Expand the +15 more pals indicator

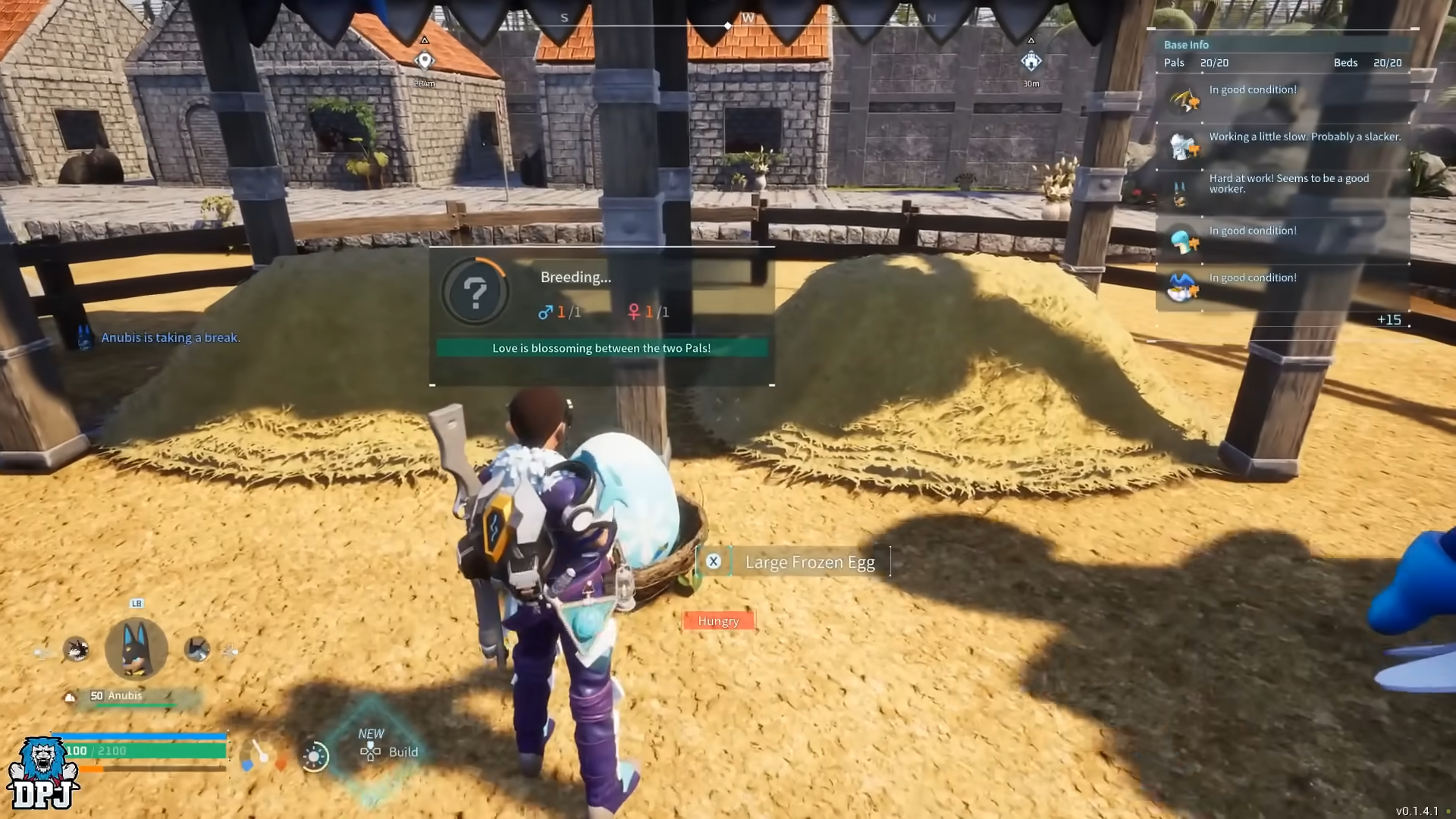click(1389, 320)
